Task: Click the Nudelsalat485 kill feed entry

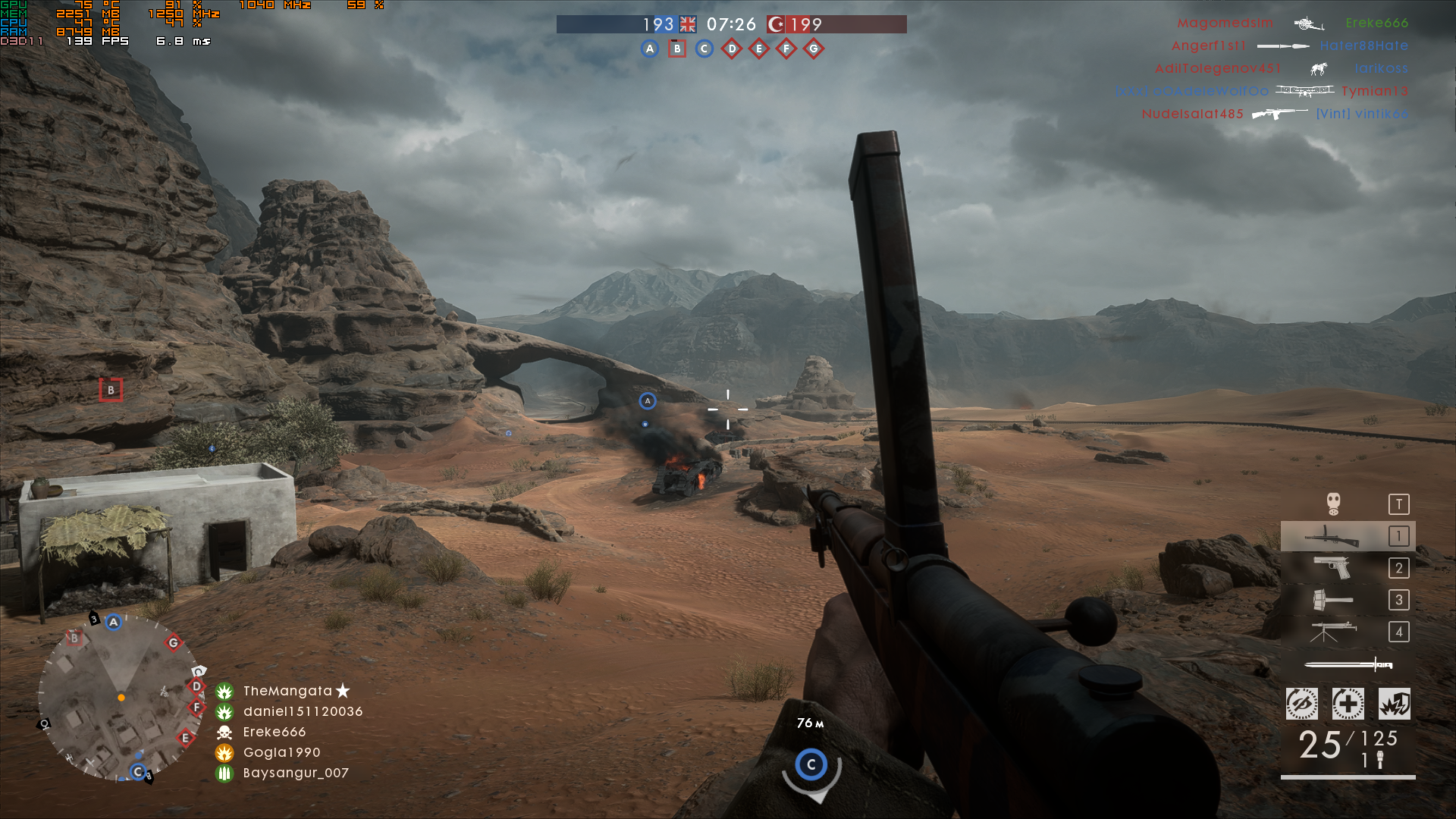Action: (x=1192, y=114)
